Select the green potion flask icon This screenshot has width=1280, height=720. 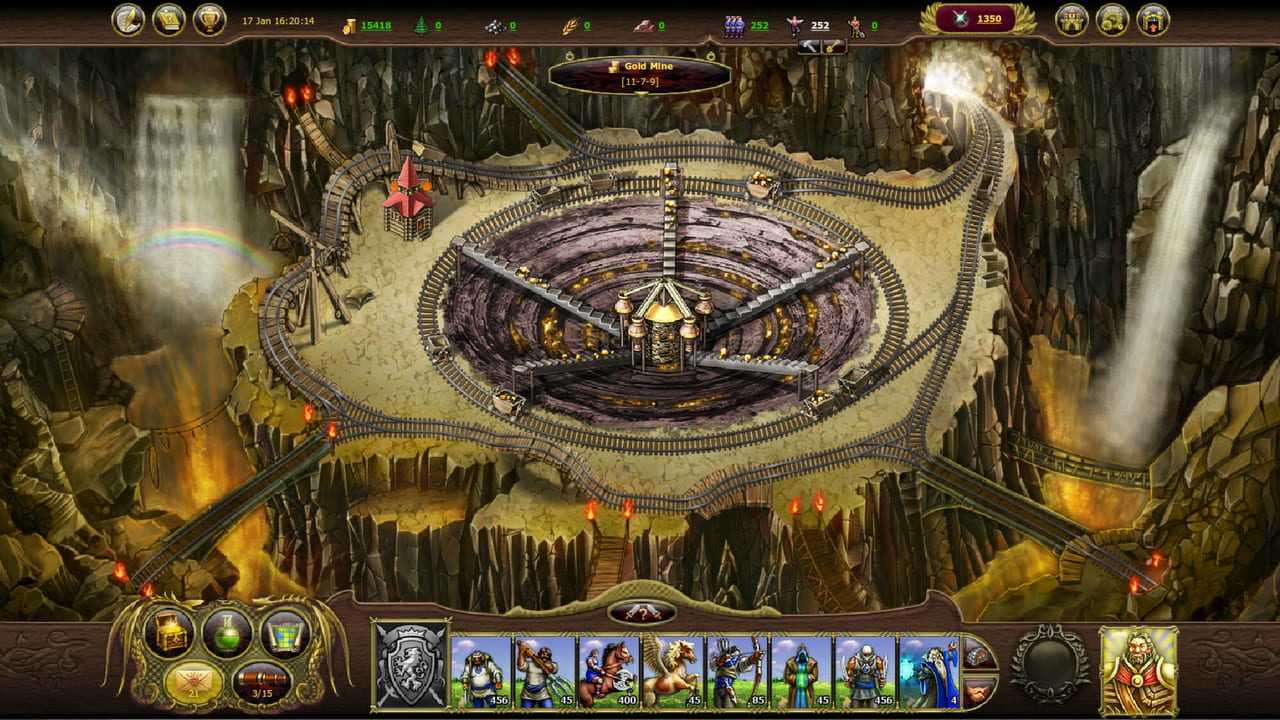227,632
